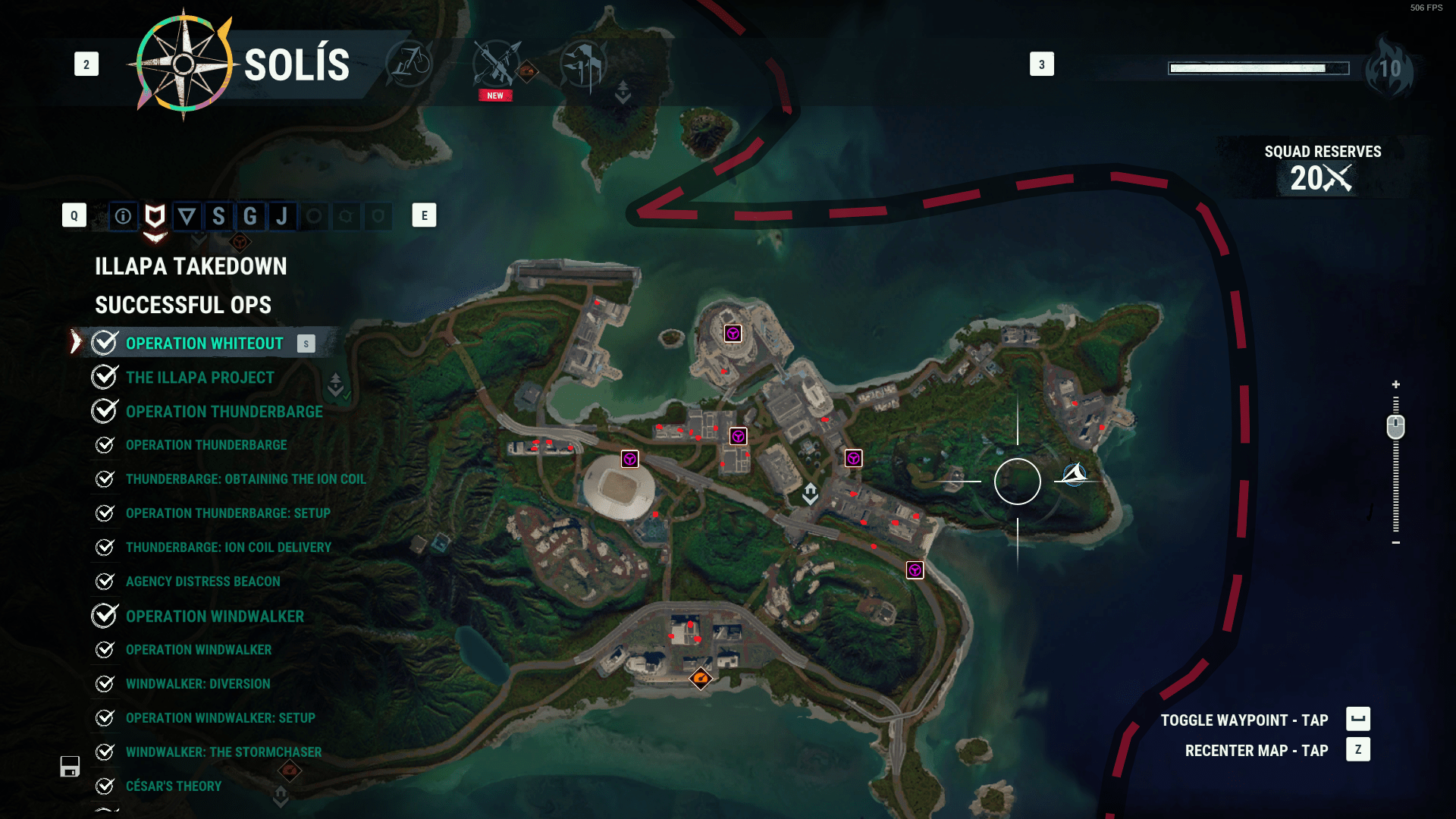Select the jet aircraft map marker
This screenshot has height=819, width=1456.
tap(1075, 475)
